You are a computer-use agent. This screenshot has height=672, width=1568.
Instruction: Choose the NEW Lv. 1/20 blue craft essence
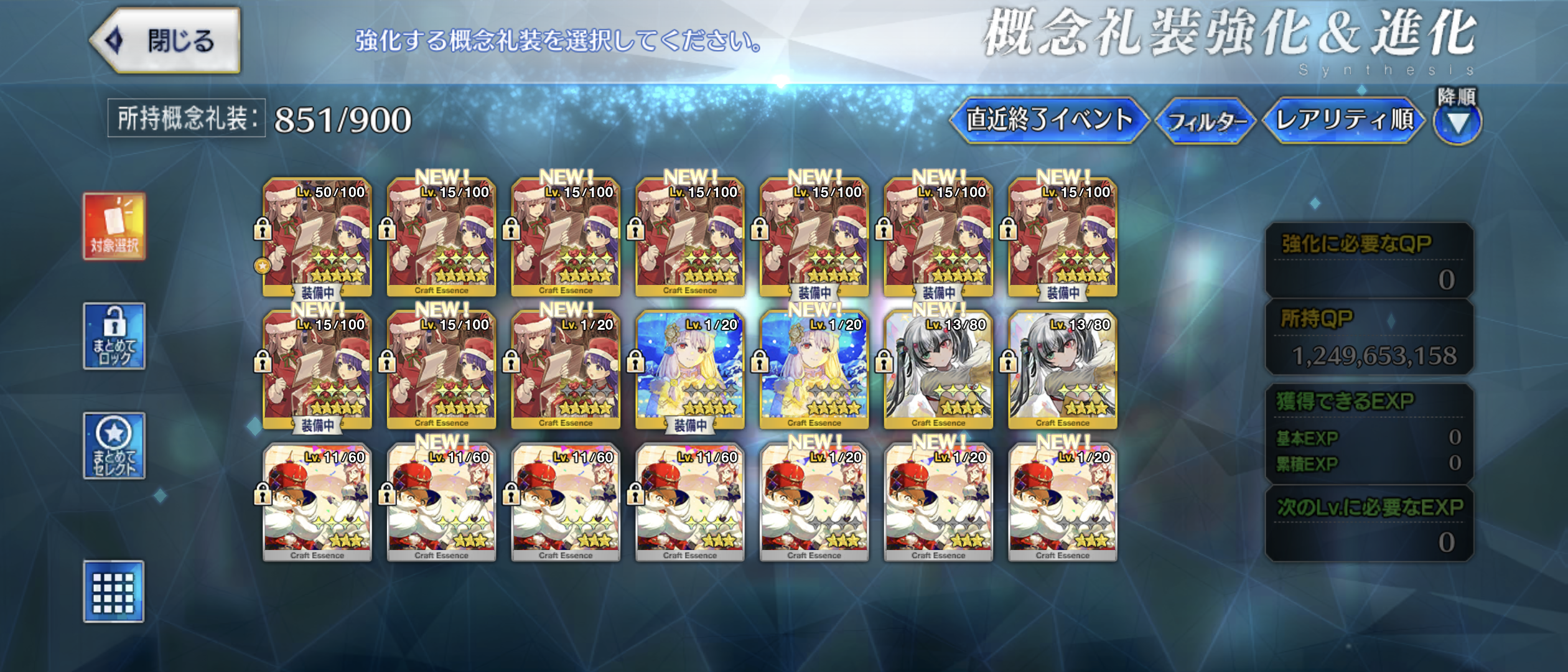click(x=814, y=369)
